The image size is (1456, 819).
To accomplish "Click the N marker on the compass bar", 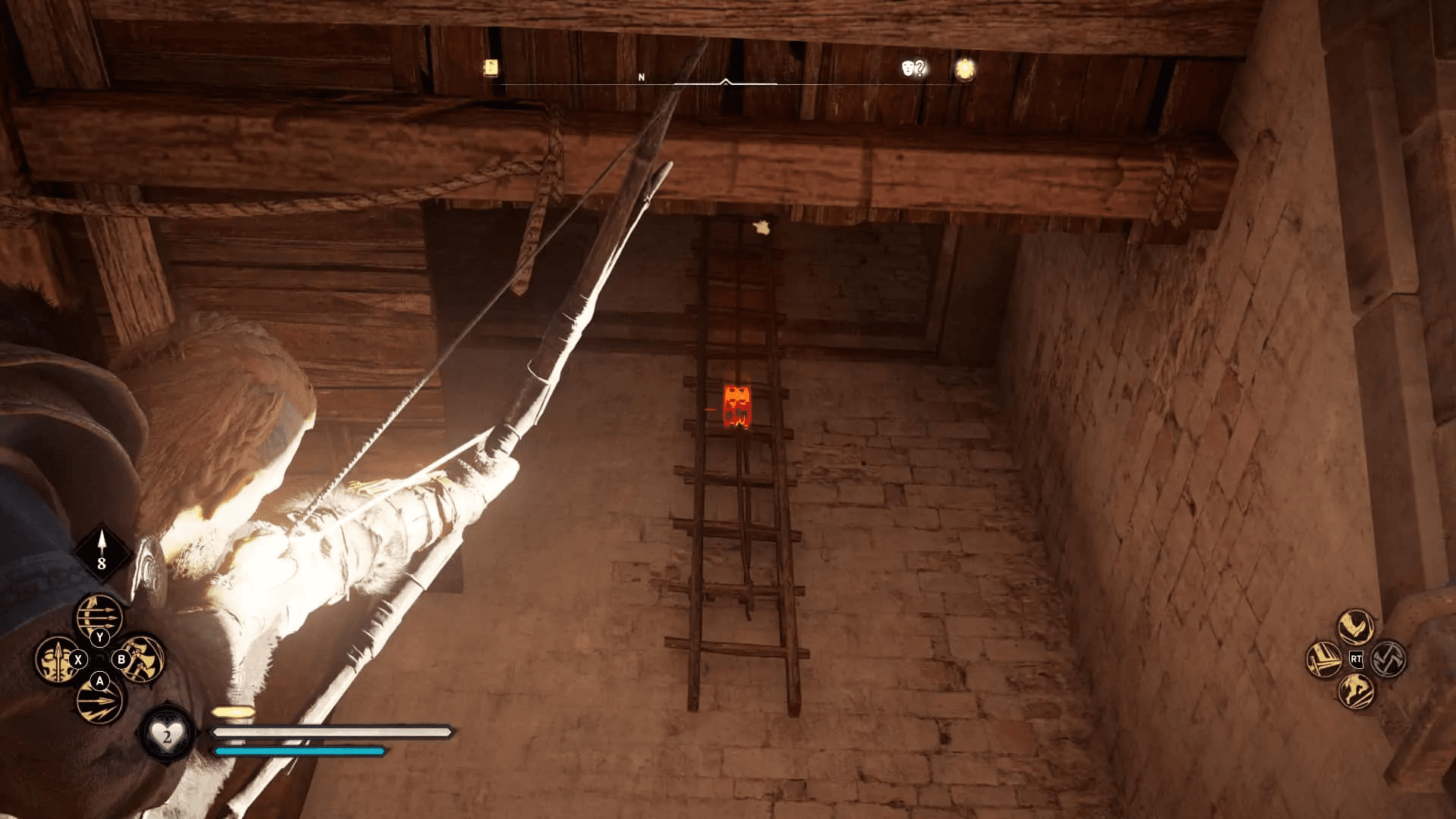I will point(642,77).
